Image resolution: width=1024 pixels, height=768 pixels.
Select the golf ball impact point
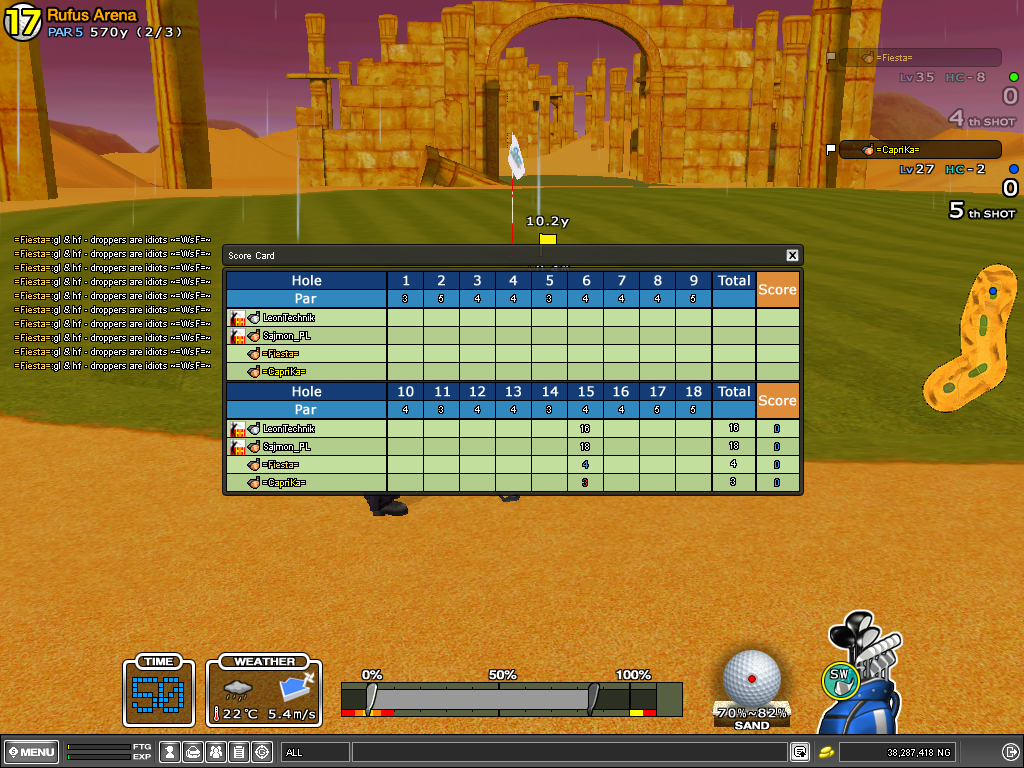point(752,679)
